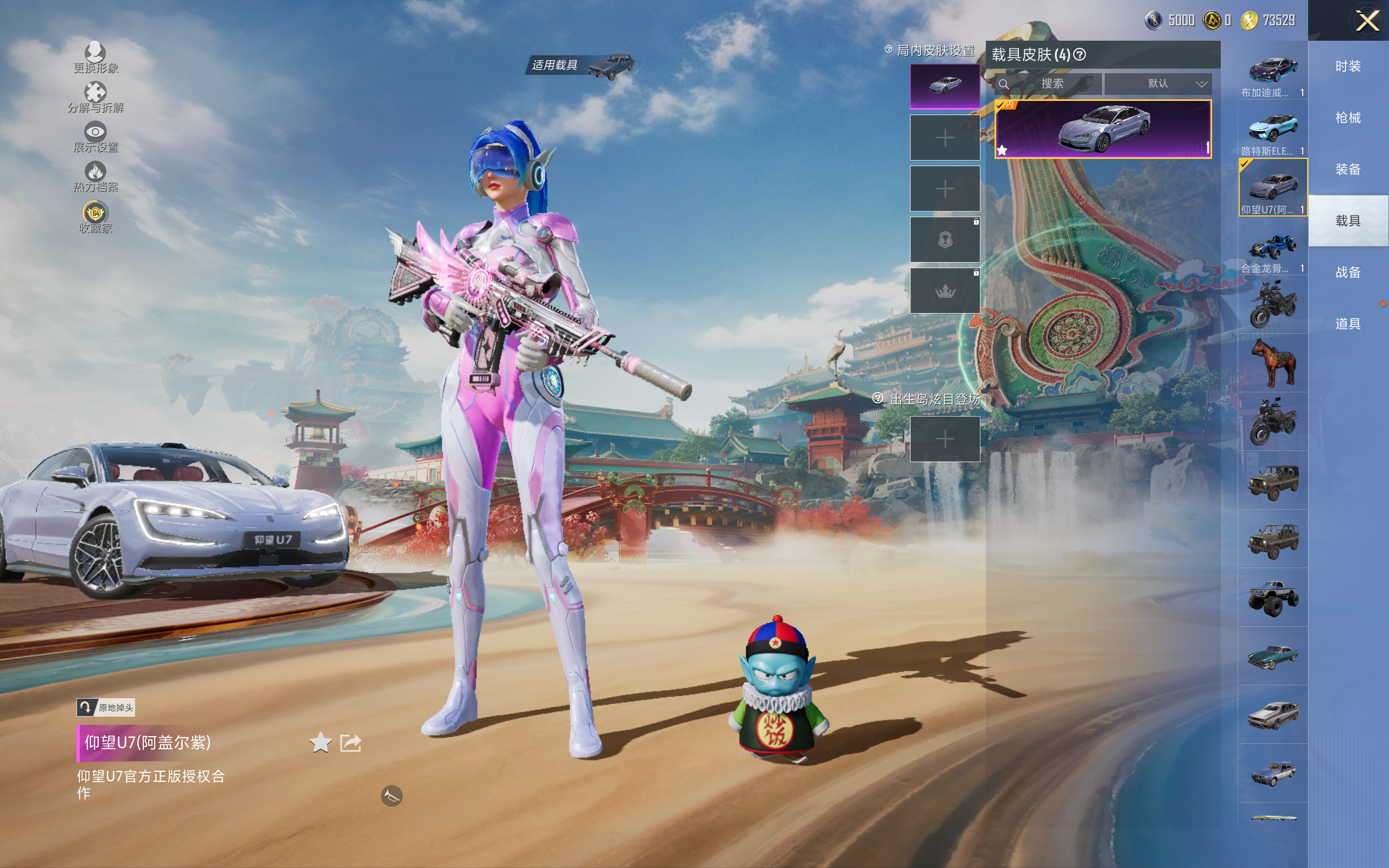Open 分解与拆解 option
Image resolution: width=1389 pixels, height=868 pixels.
(x=95, y=97)
